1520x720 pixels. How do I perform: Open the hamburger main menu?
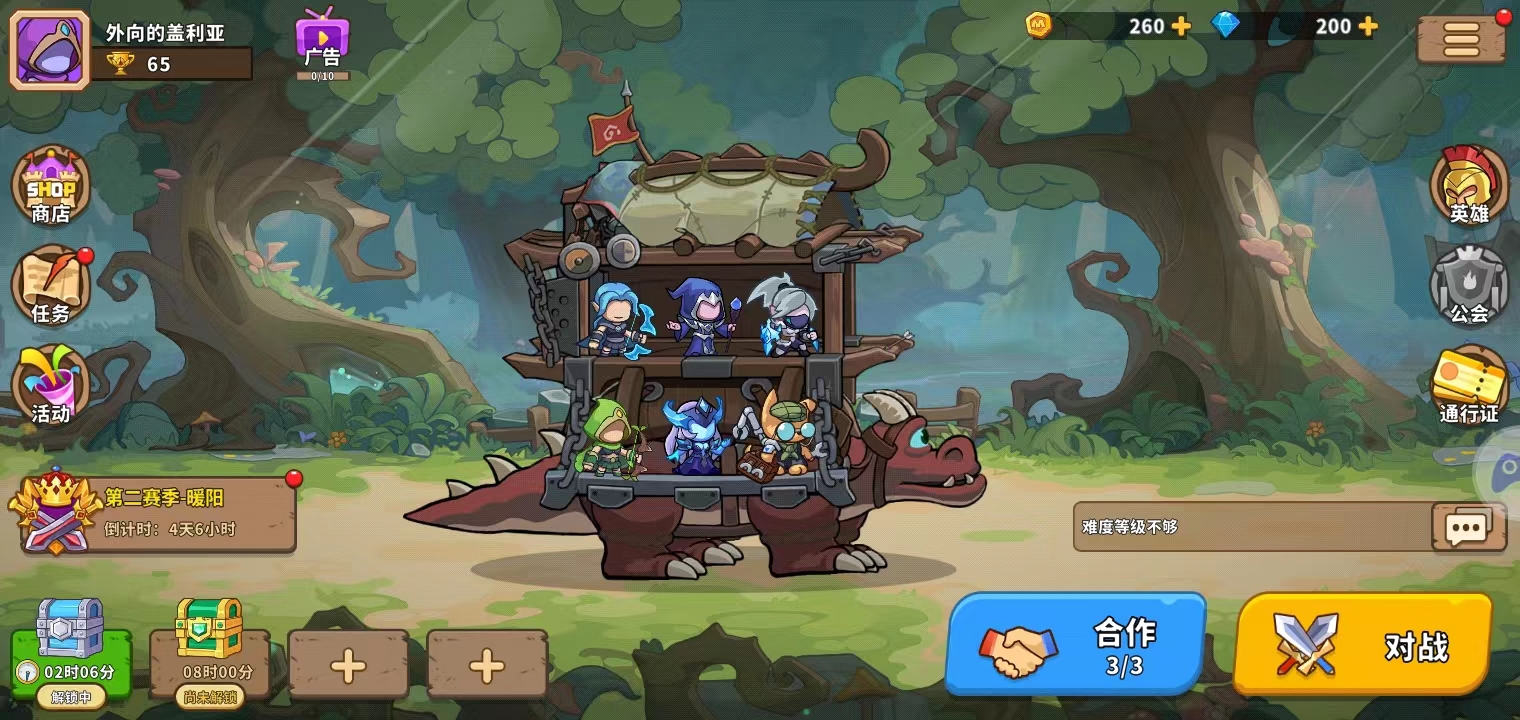point(1461,40)
